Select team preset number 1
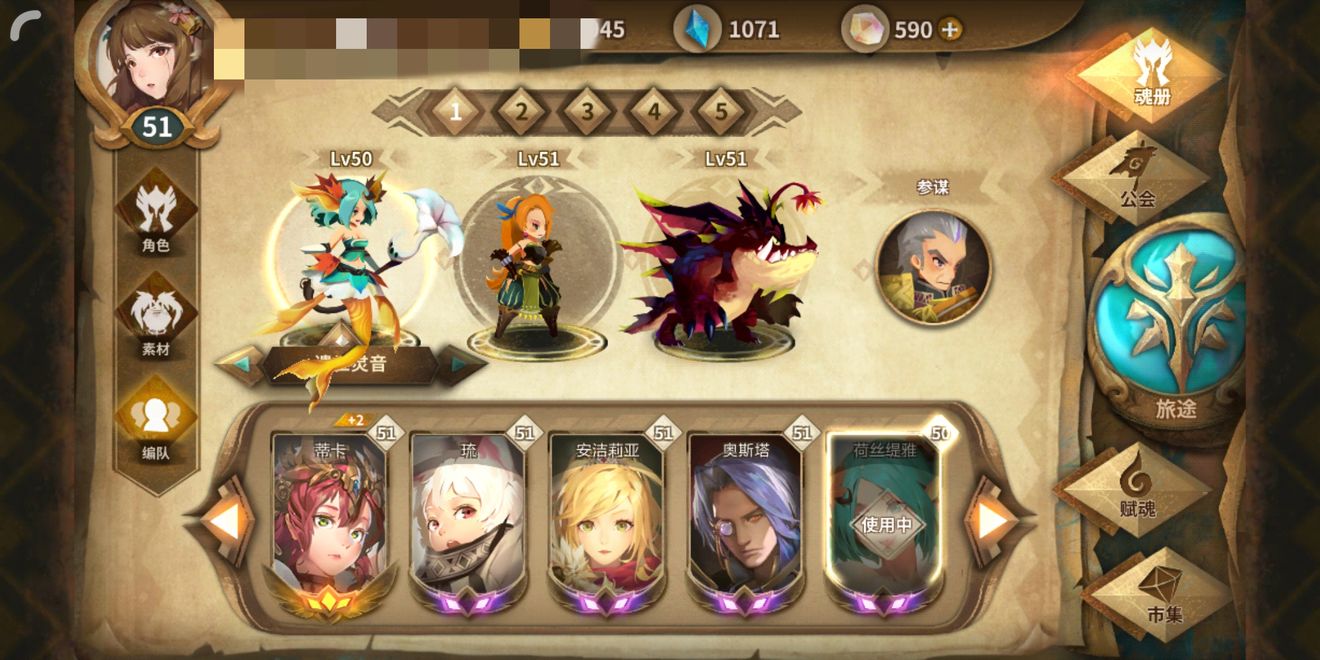Viewport: 1320px width, 660px height. click(x=455, y=112)
